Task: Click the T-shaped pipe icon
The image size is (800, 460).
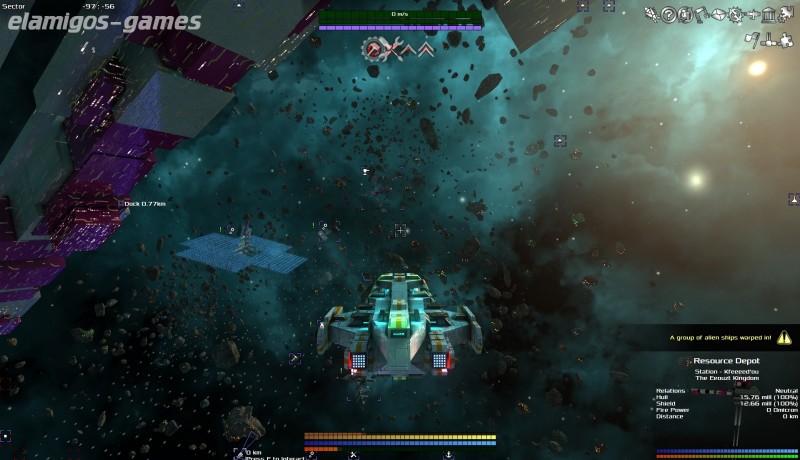Action: point(771,41)
